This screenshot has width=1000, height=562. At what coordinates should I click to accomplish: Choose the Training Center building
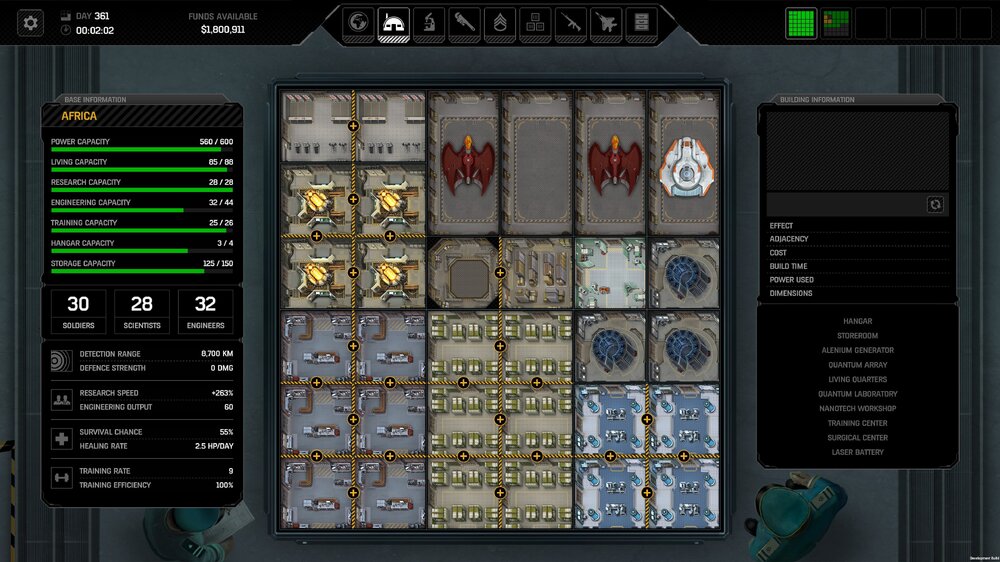[x=857, y=423]
